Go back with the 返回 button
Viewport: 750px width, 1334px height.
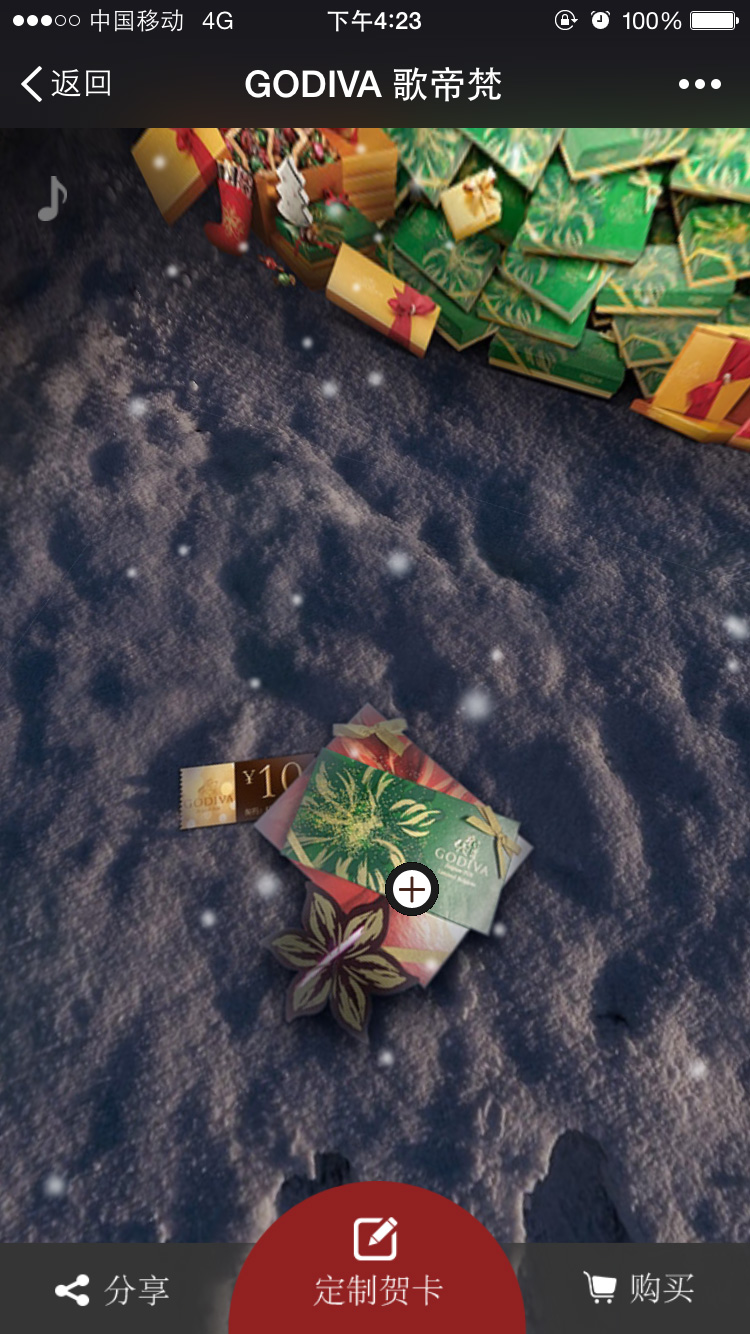coord(66,85)
